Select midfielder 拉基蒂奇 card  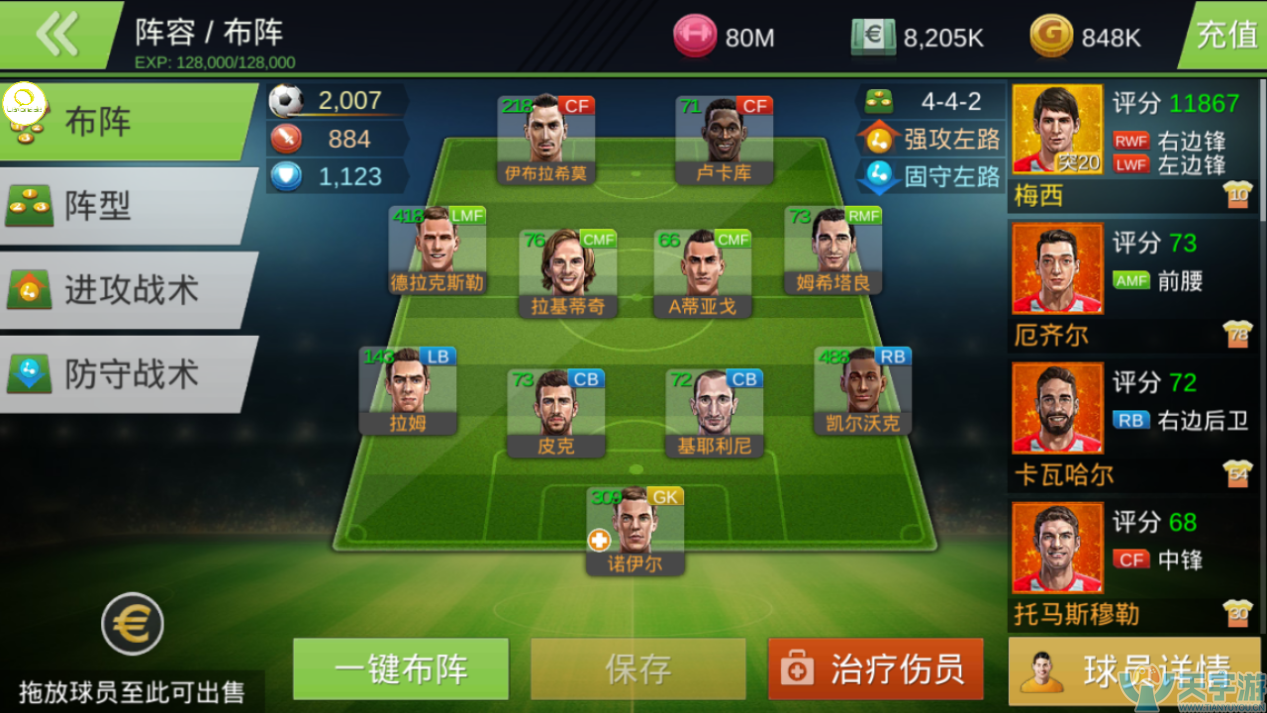coord(567,273)
